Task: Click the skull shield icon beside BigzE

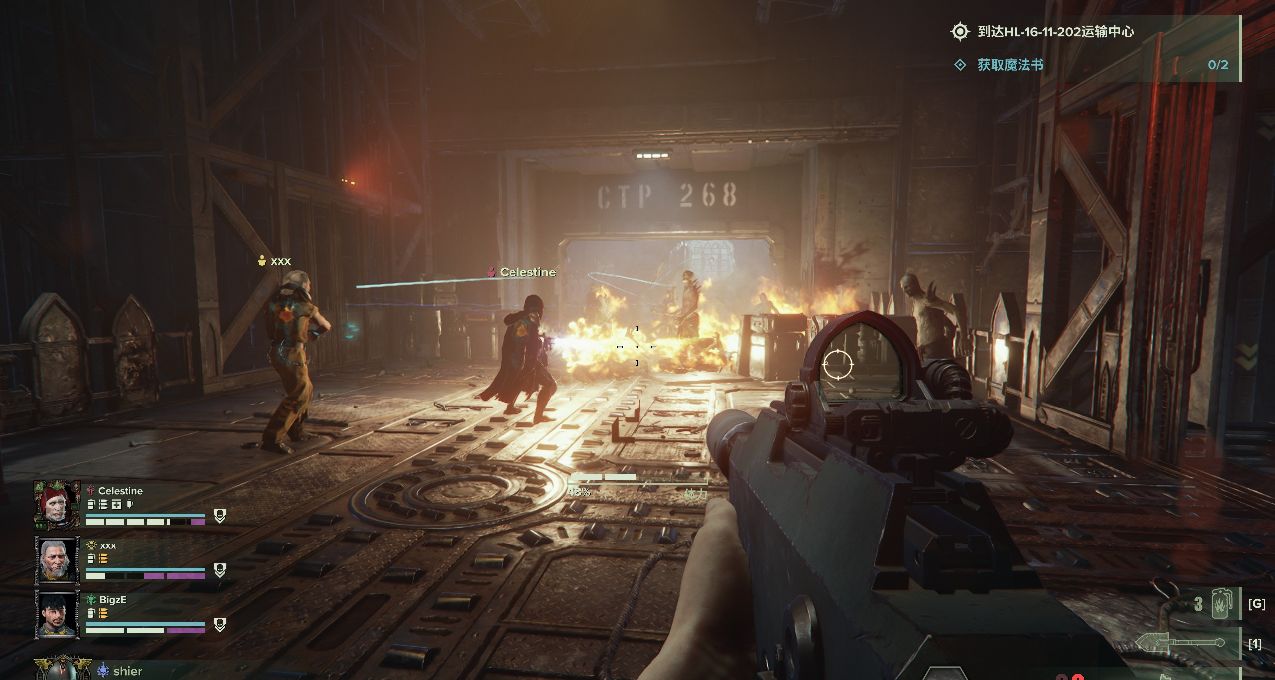Action: point(220,625)
